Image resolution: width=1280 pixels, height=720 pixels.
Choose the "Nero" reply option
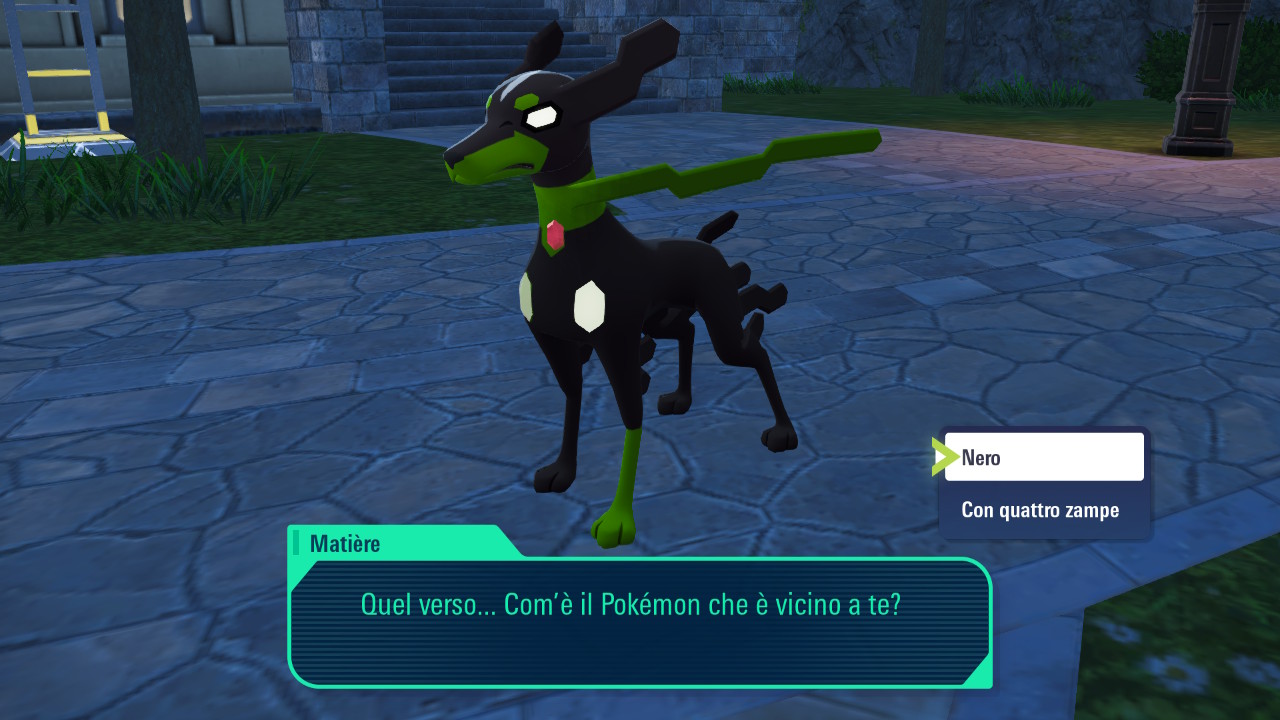(1043, 458)
